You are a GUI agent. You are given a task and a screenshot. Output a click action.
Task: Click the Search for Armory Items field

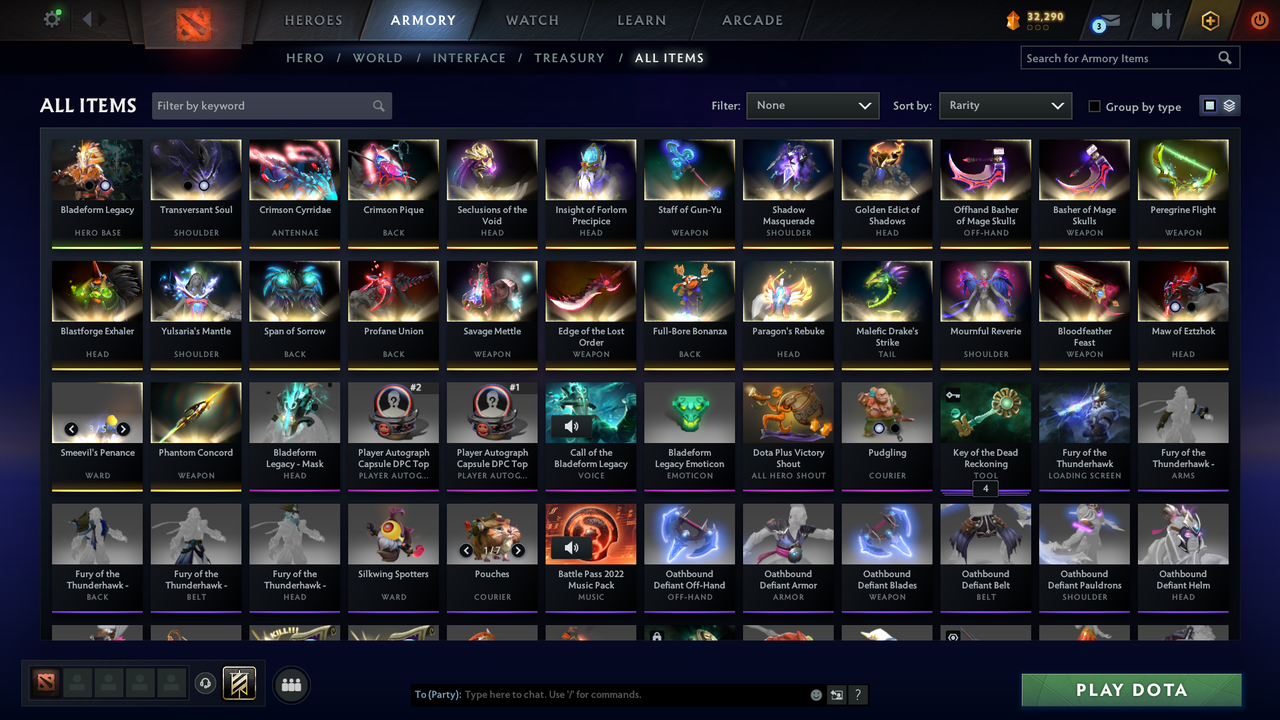(x=1120, y=57)
